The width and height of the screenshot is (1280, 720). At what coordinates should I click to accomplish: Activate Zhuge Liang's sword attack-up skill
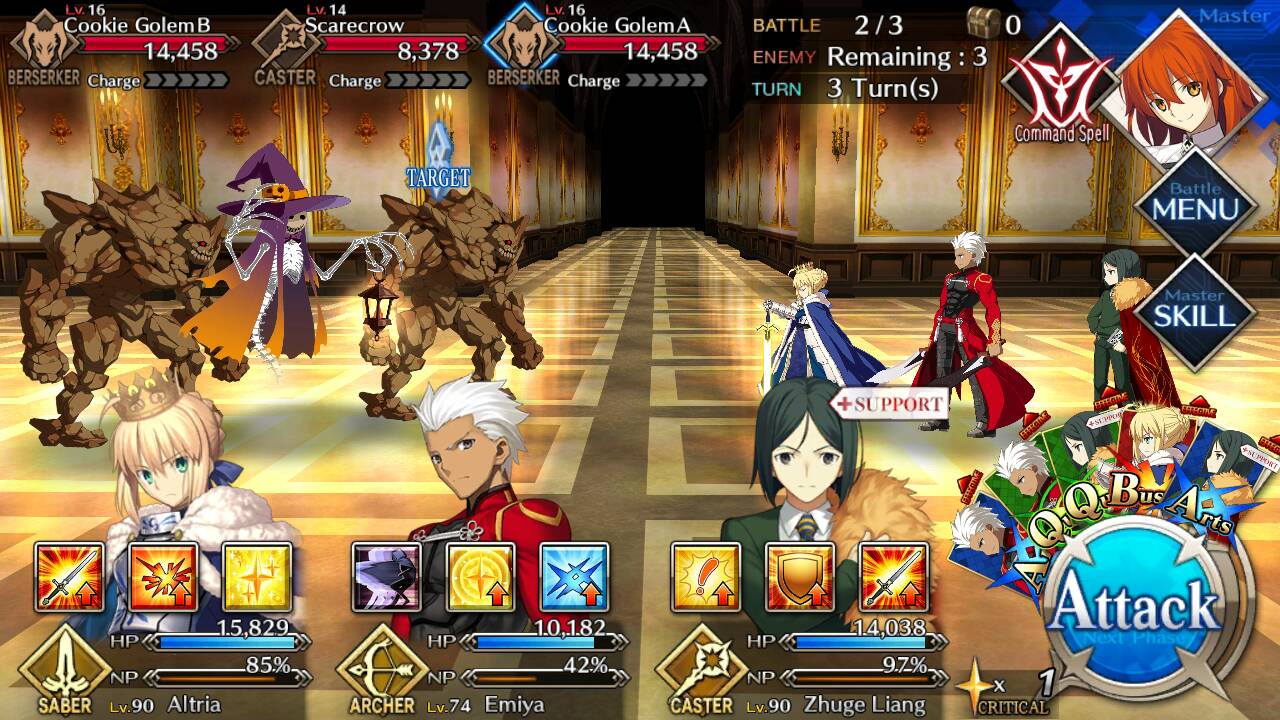(x=894, y=577)
